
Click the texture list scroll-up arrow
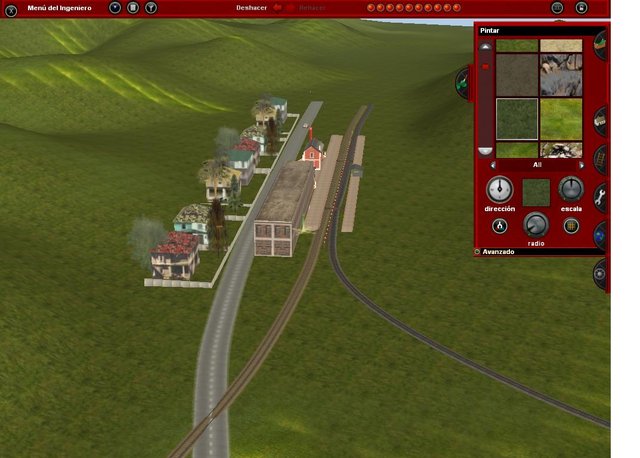(x=486, y=46)
